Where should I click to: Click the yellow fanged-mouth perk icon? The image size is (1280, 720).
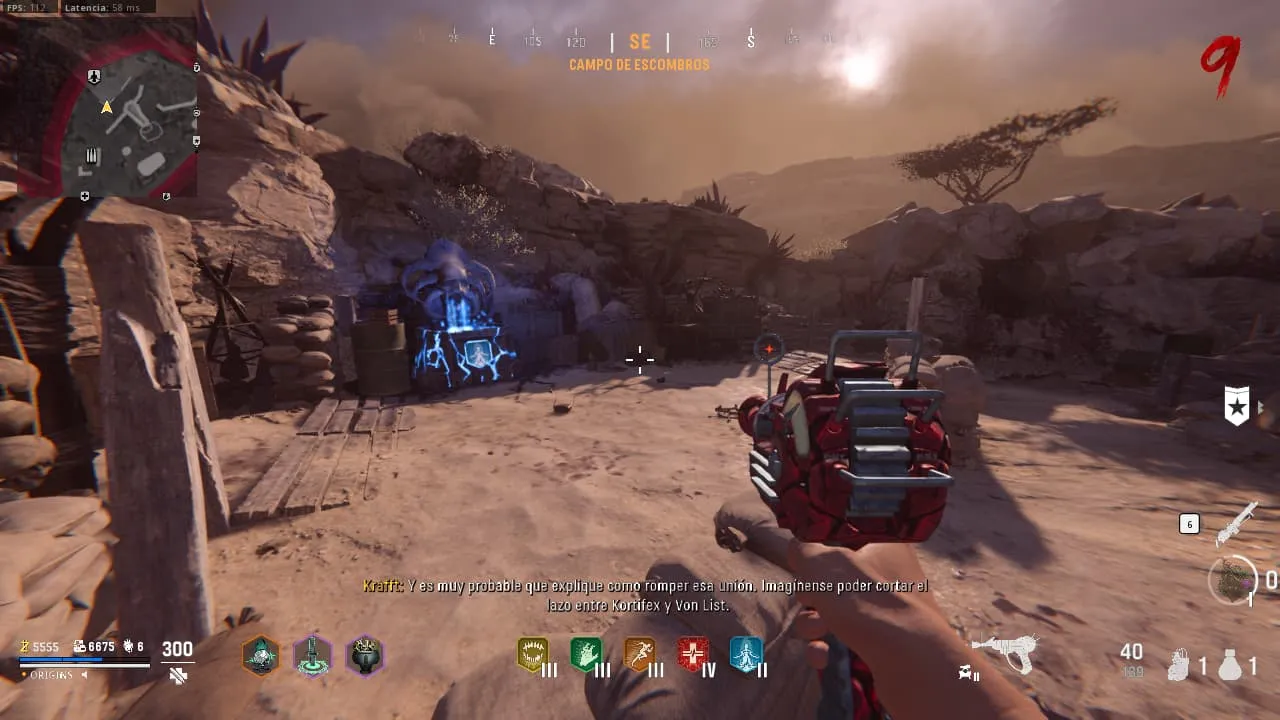(533, 654)
